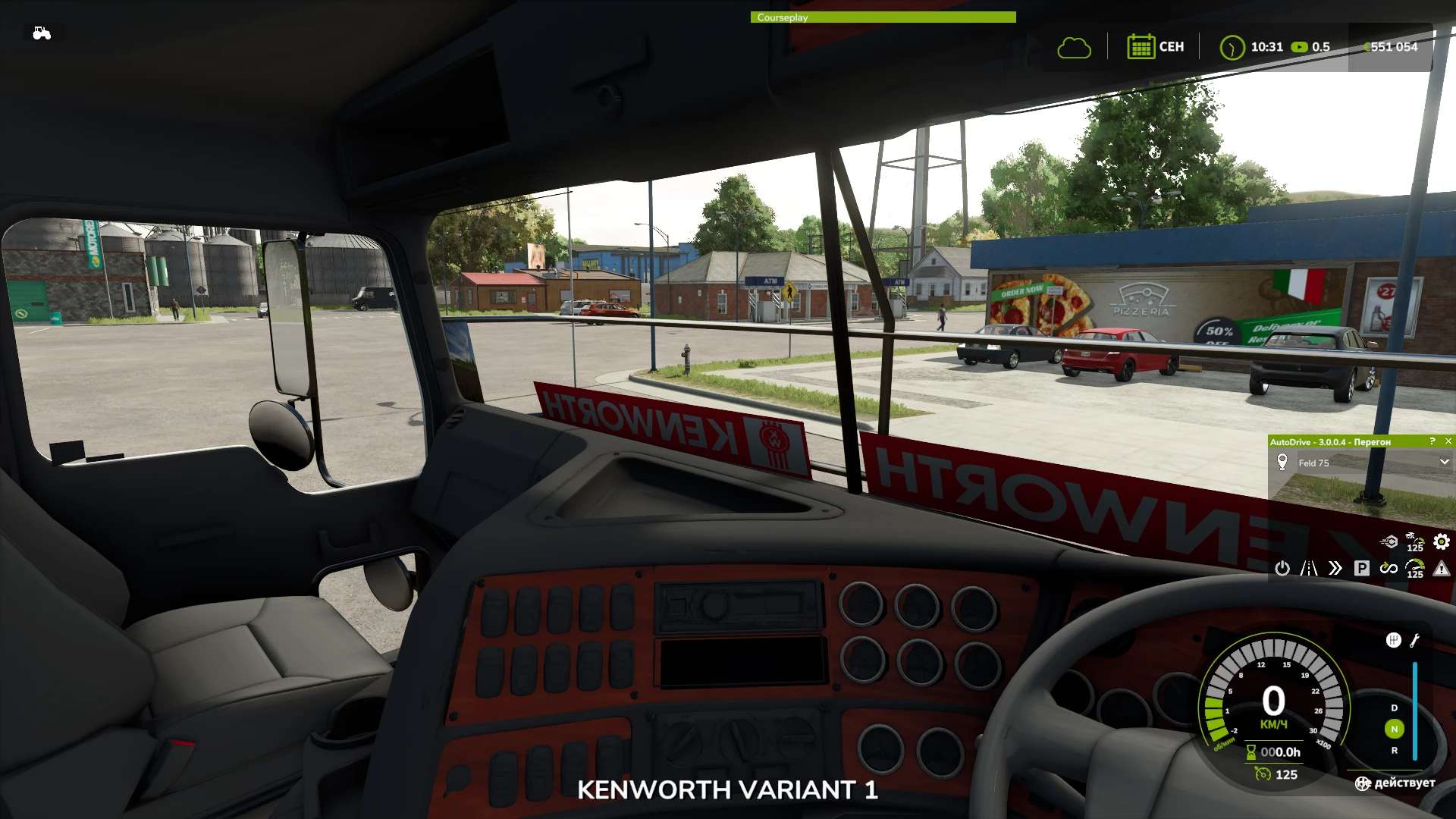Click the vehicle icon in top-left corner

[42, 33]
